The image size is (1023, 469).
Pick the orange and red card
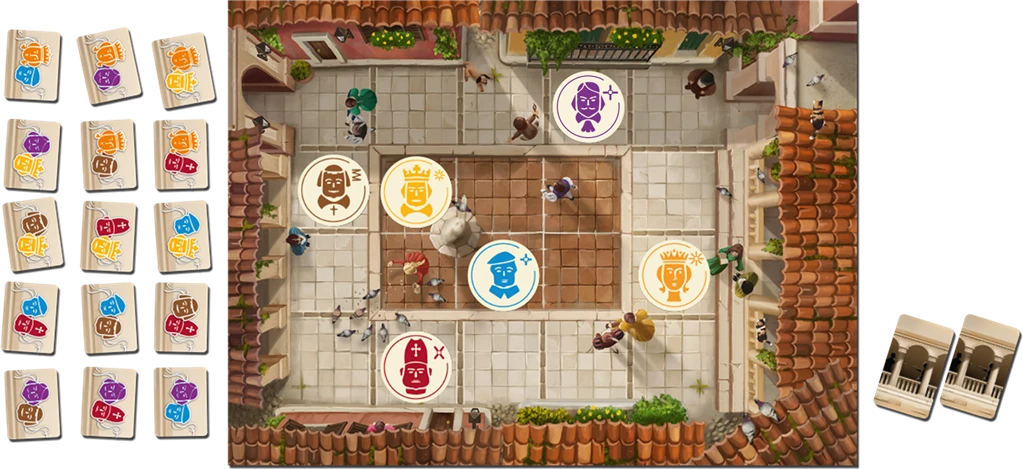point(181,155)
